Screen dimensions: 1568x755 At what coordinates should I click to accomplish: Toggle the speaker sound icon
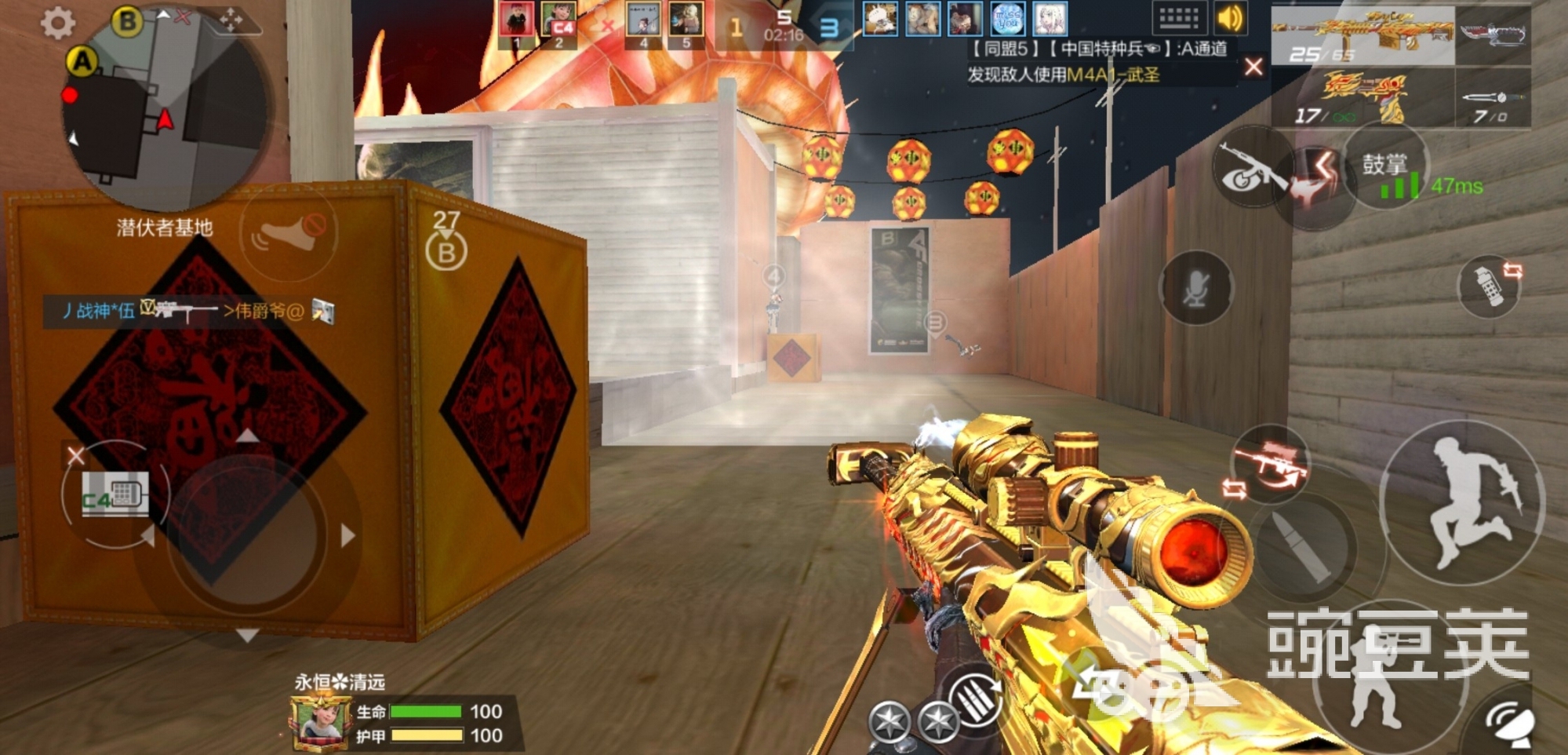[1231, 17]
